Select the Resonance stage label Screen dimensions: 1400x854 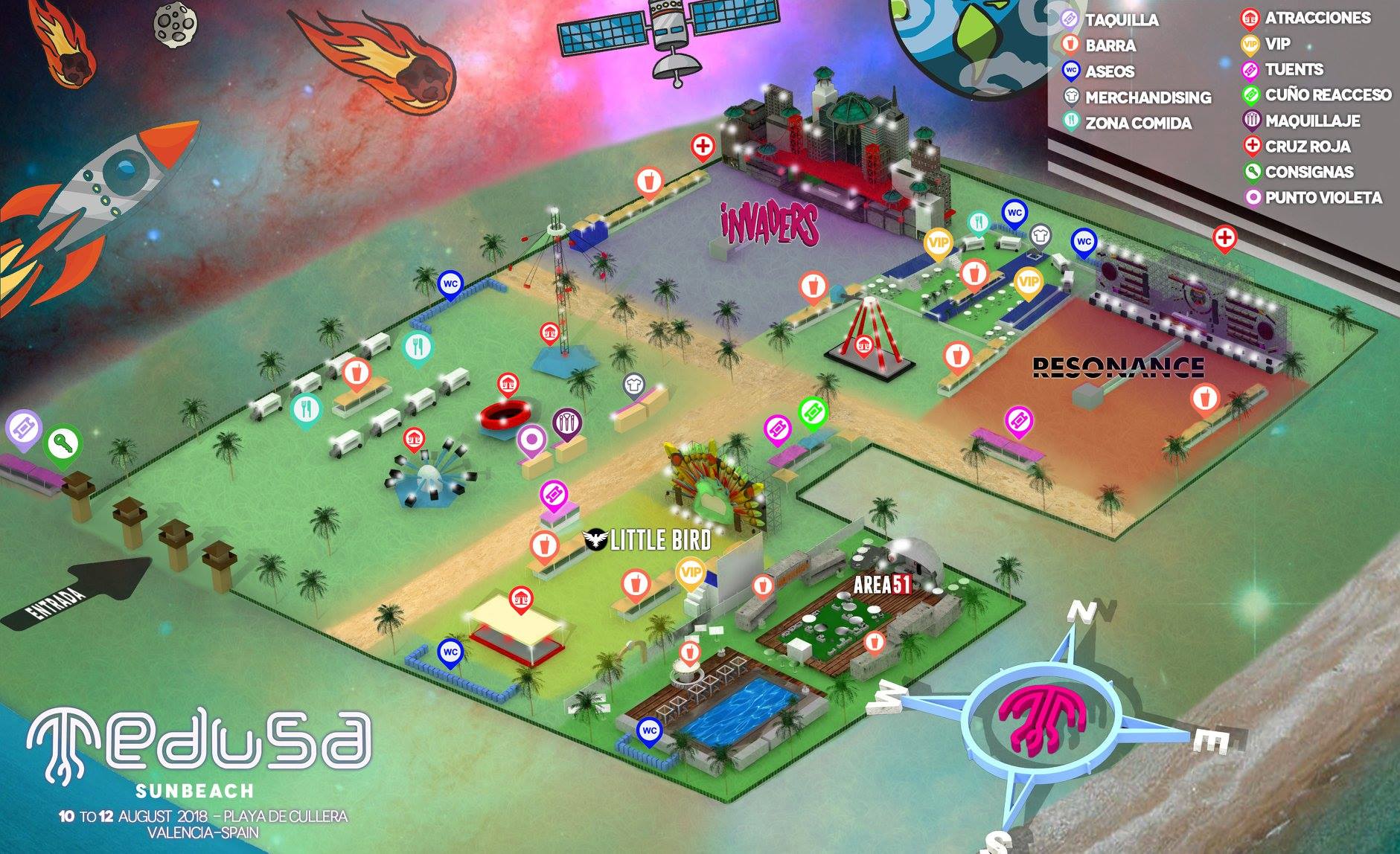pyautogui.click(x=1118, y=367)
